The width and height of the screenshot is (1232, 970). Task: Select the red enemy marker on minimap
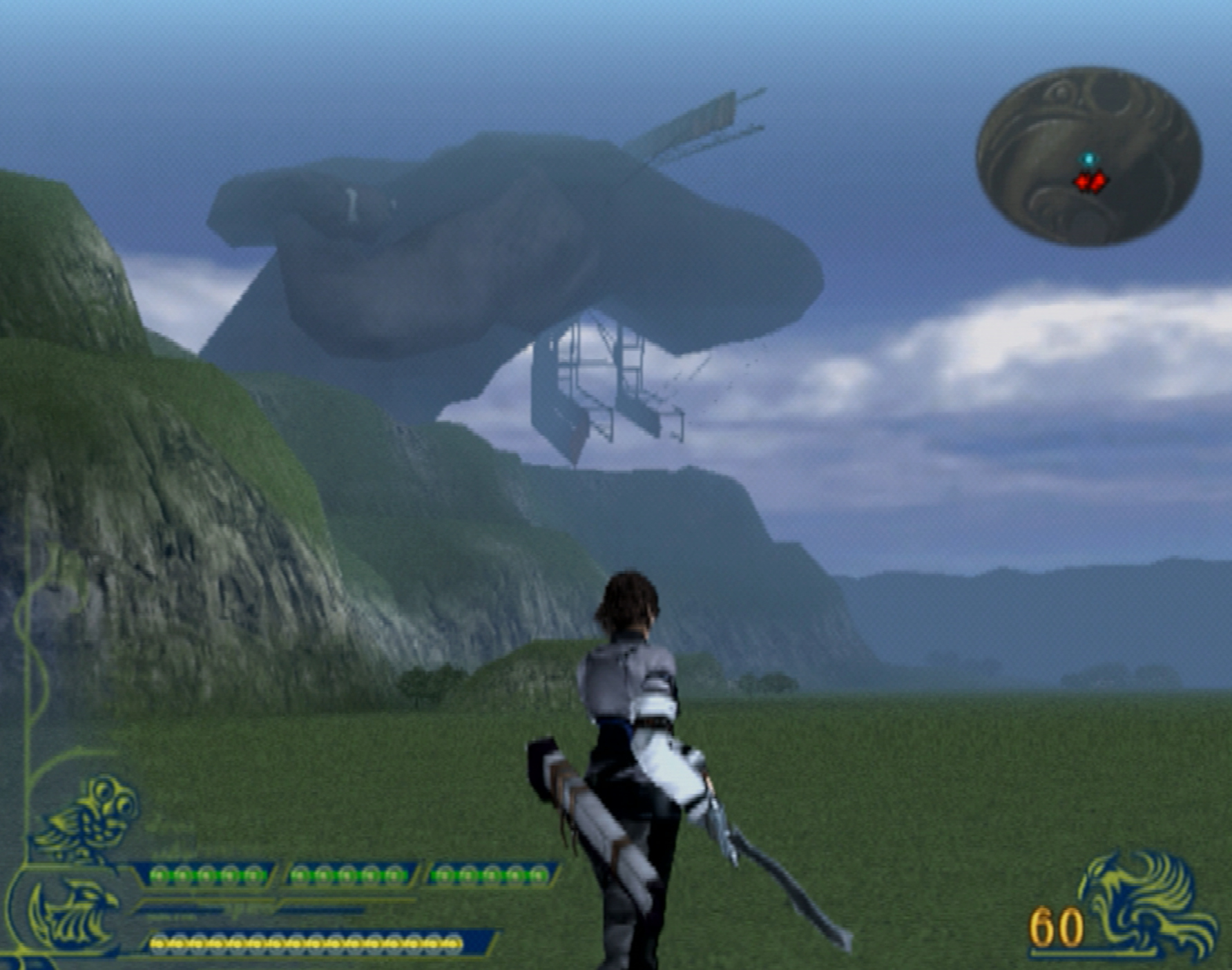coord(1090,182)
